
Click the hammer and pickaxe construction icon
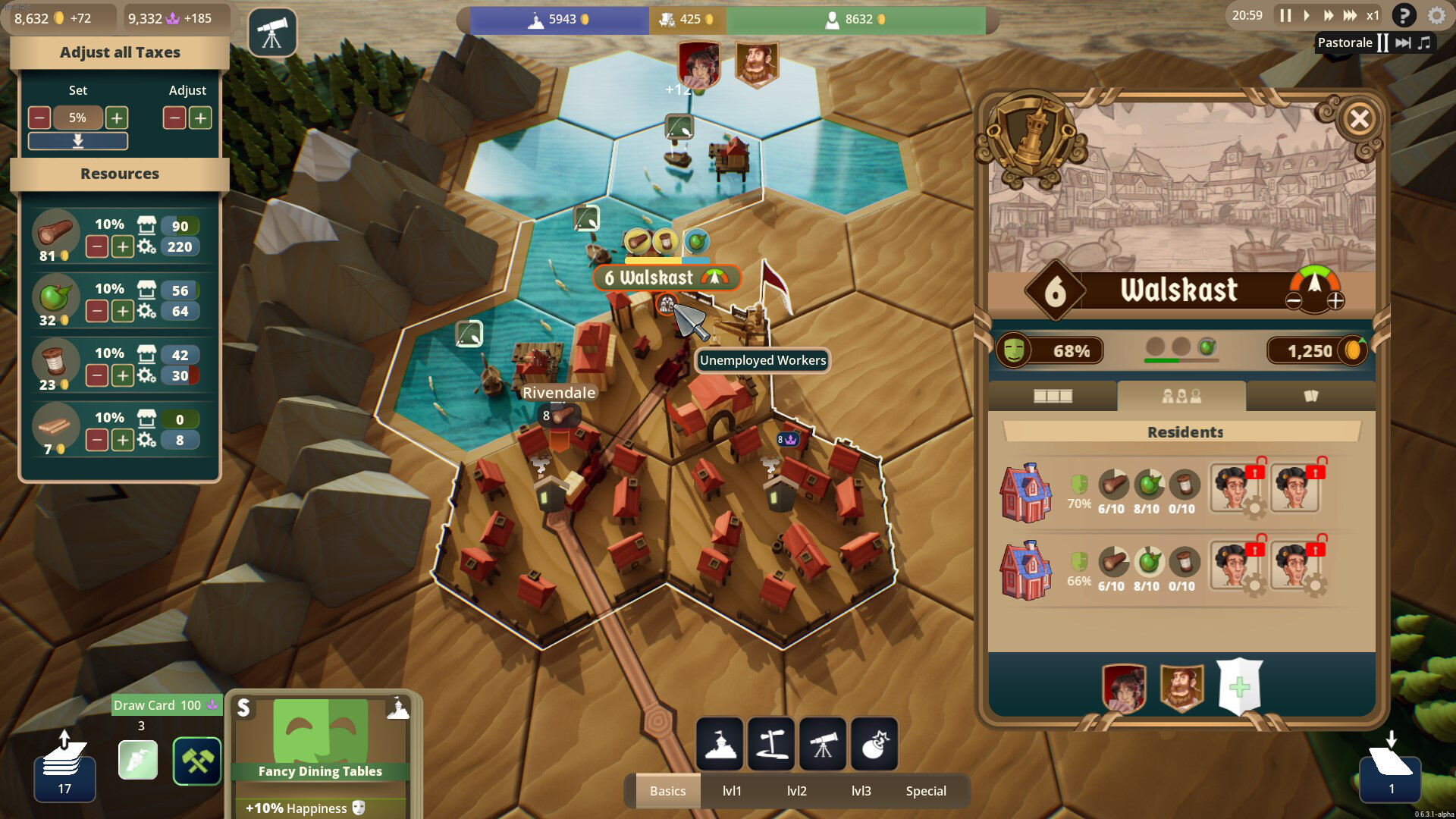point(196,761)
